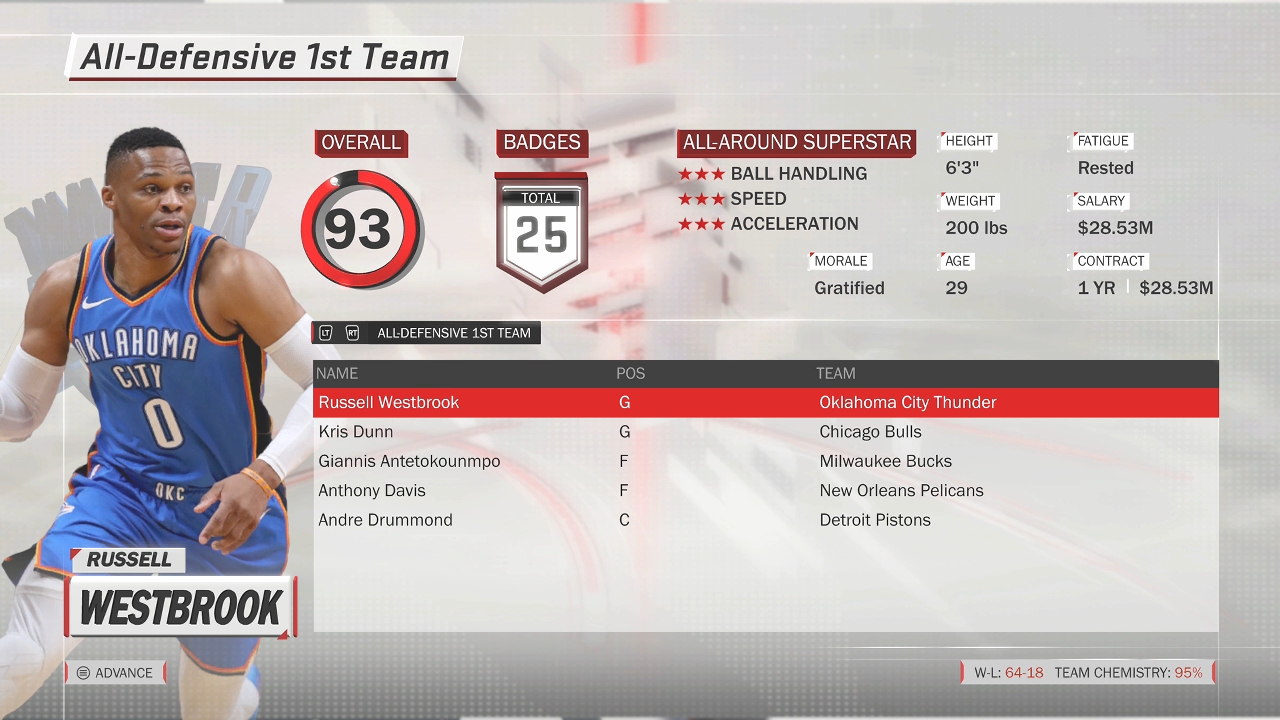Click the Advance button
Screen dimensions: 1280x720
tap(115, 673)
